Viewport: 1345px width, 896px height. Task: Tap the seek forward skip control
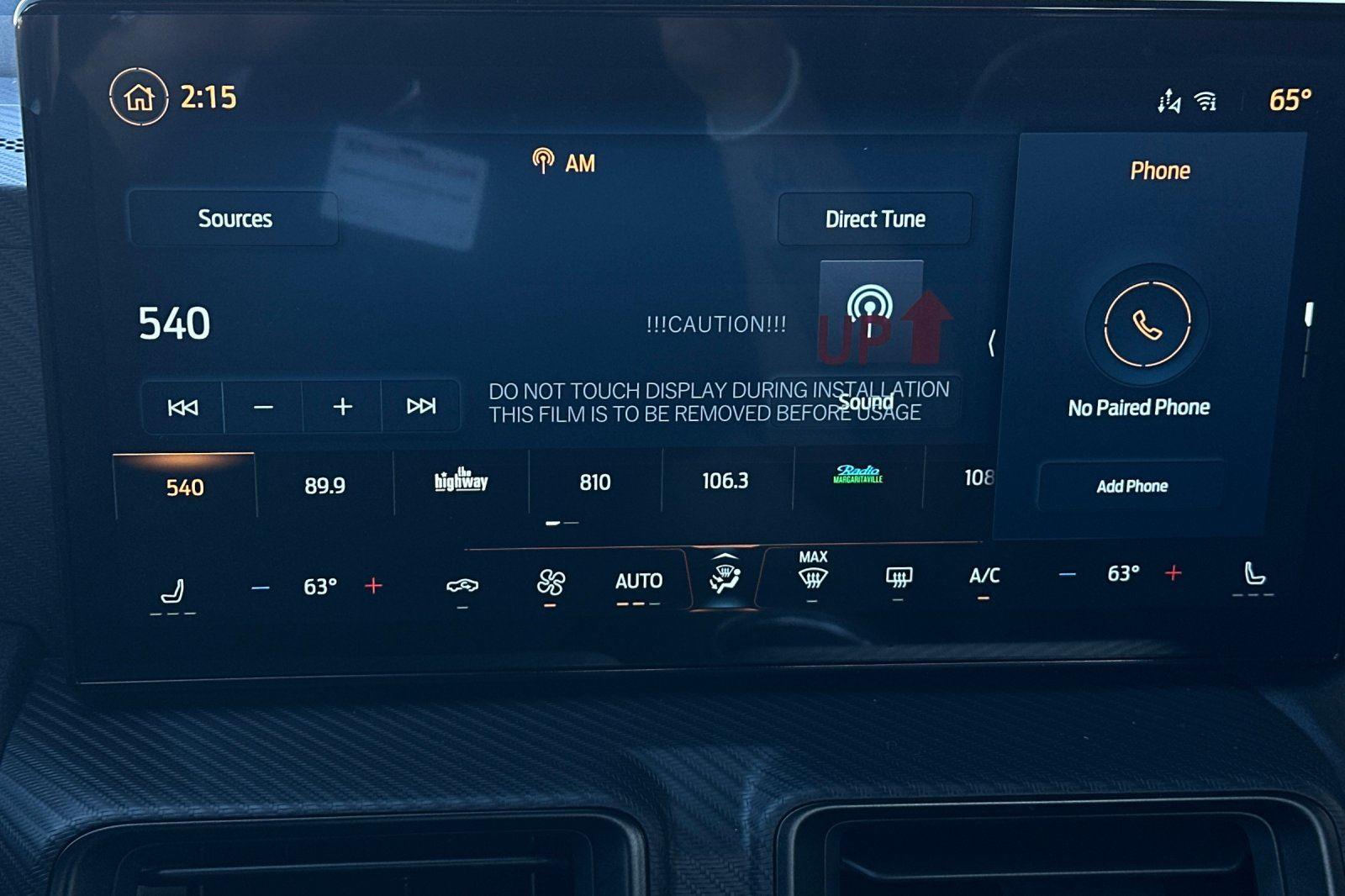(420, 406)
